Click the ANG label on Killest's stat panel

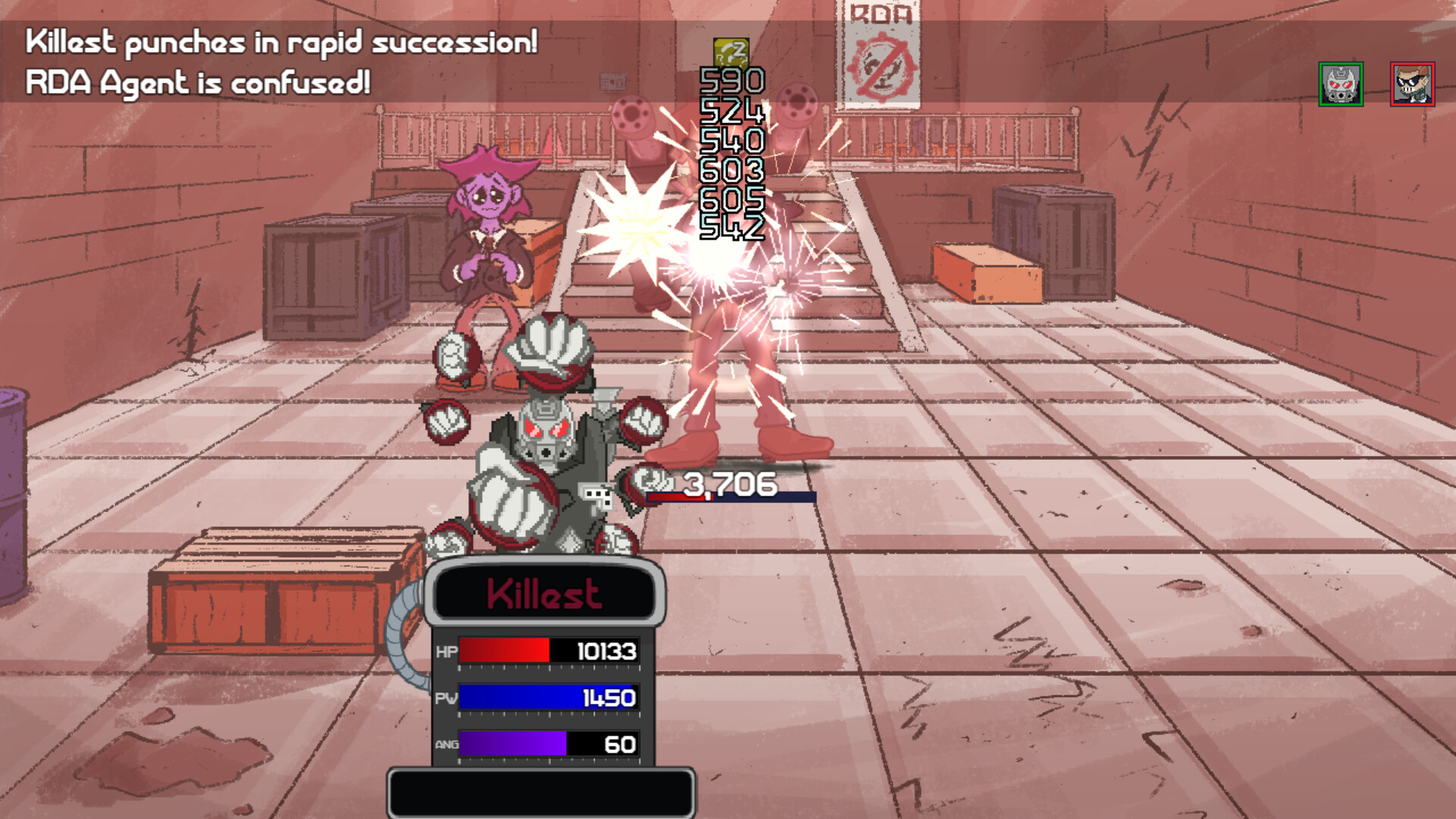[447, 745]
